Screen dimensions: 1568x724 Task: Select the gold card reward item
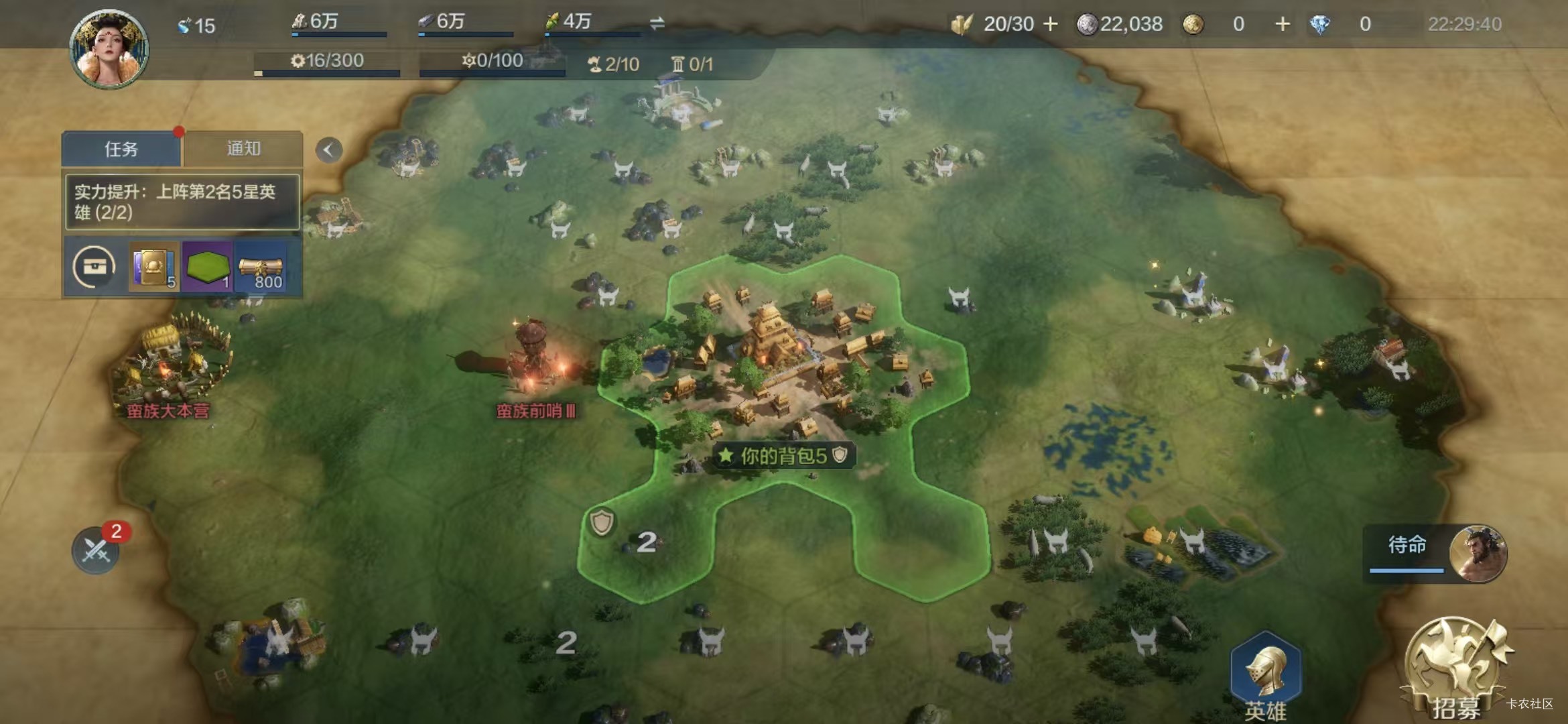pyautogui.click(x=153, y=267)
